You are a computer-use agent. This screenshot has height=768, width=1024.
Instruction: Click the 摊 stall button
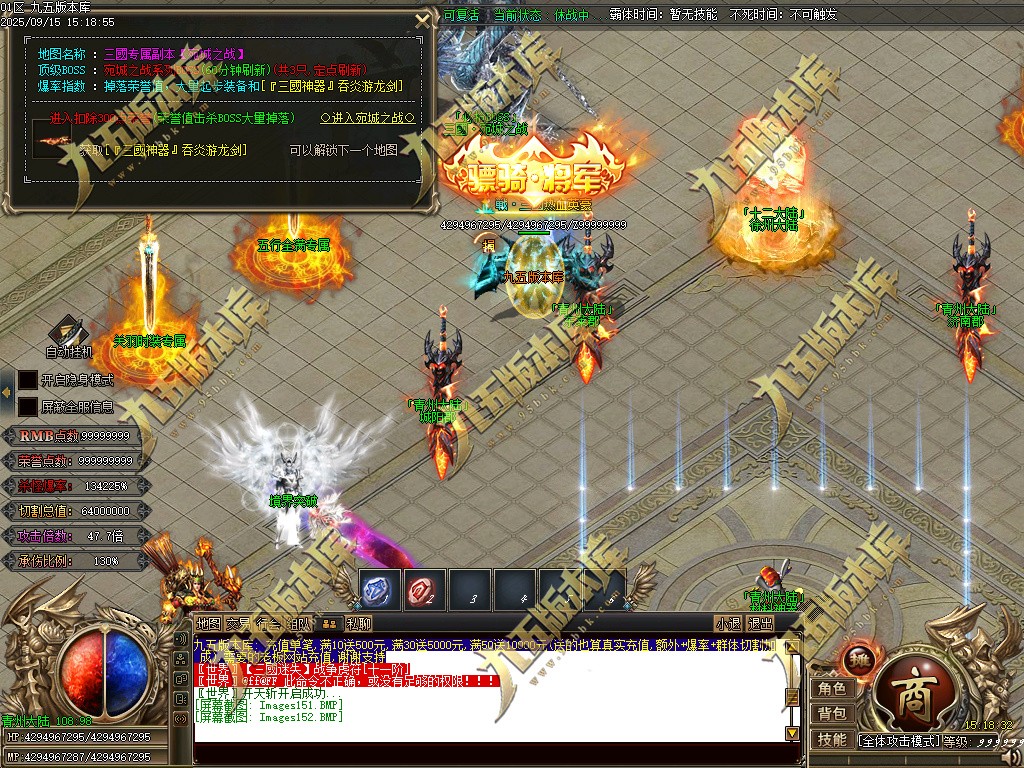click(858, 658)
